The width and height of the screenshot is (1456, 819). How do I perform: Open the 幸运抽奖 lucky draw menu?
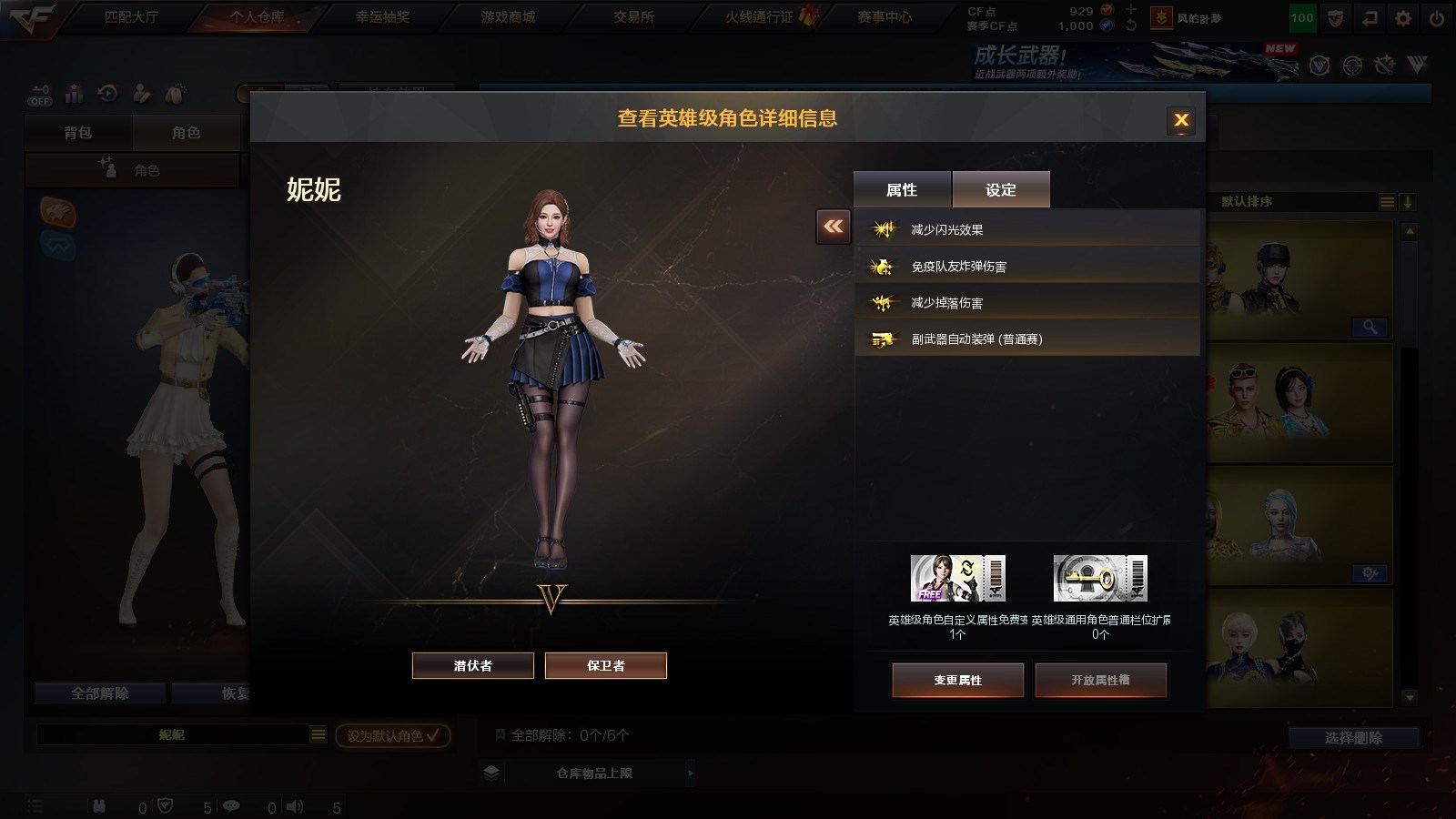tap(382, 17)
